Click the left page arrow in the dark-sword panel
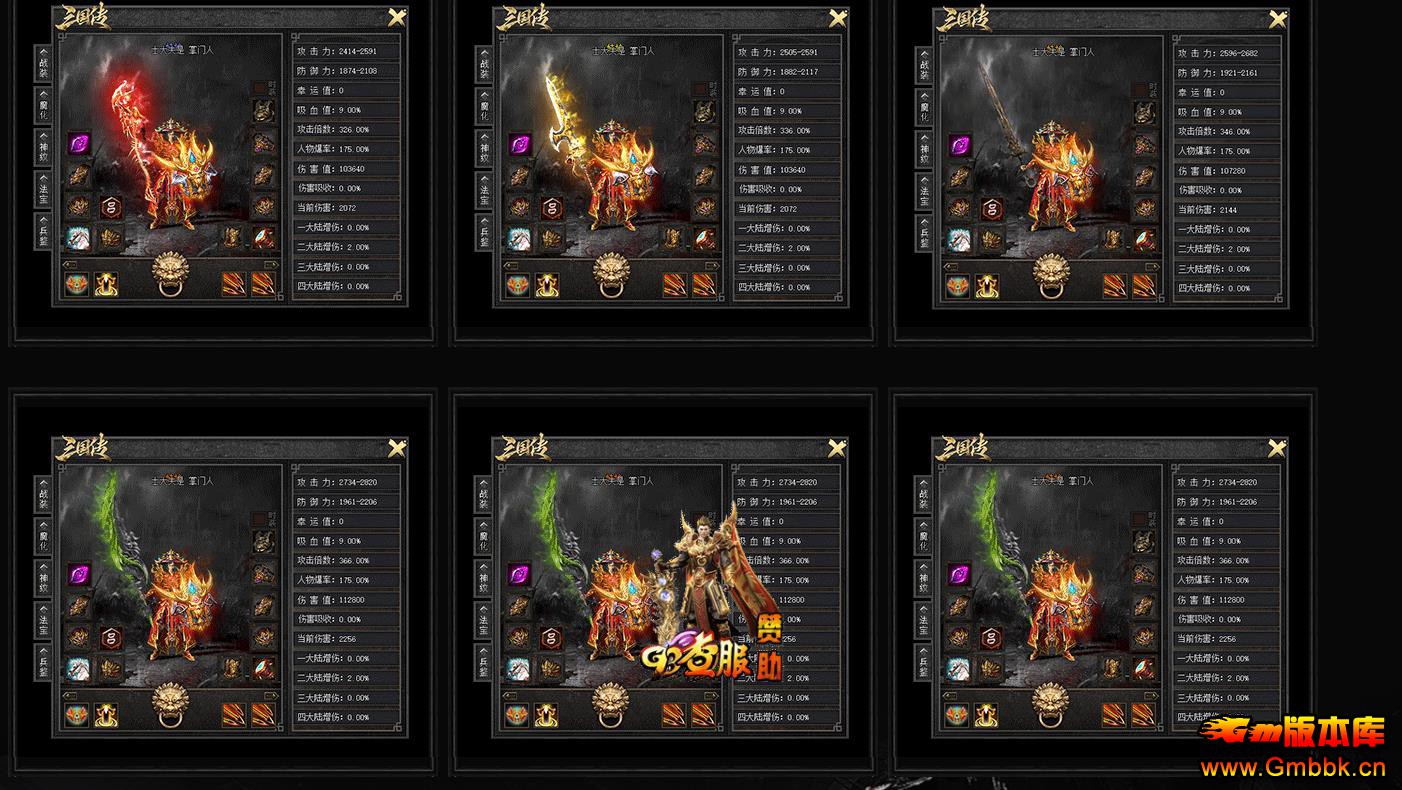The height and width of the screenshot is (790, 1402). 950,266
